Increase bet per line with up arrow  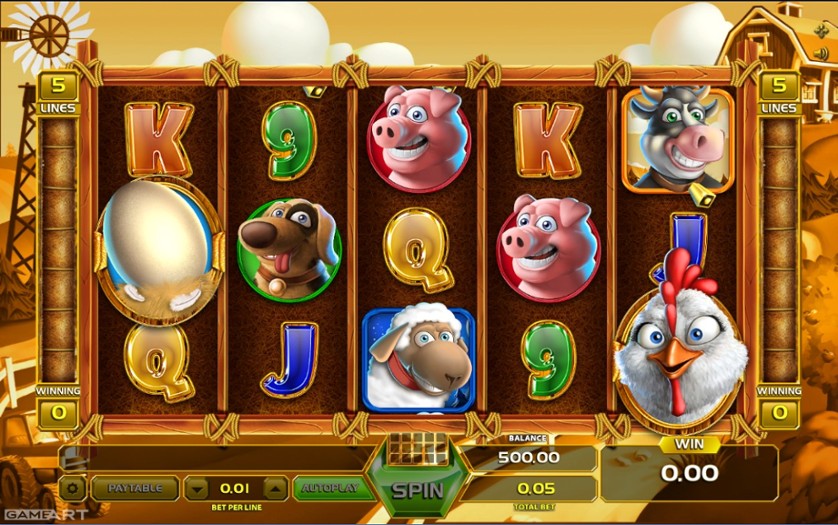click(x=274, y=488)
